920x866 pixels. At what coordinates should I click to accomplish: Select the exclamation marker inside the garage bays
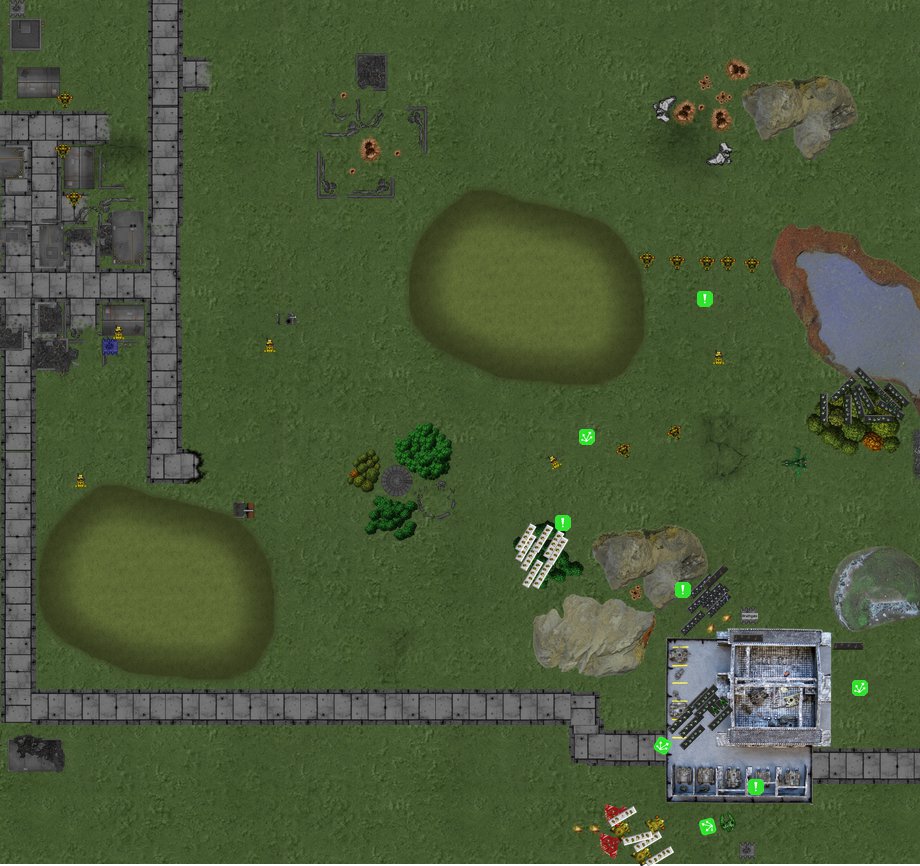pyautogui.click(x=755, y=787)
